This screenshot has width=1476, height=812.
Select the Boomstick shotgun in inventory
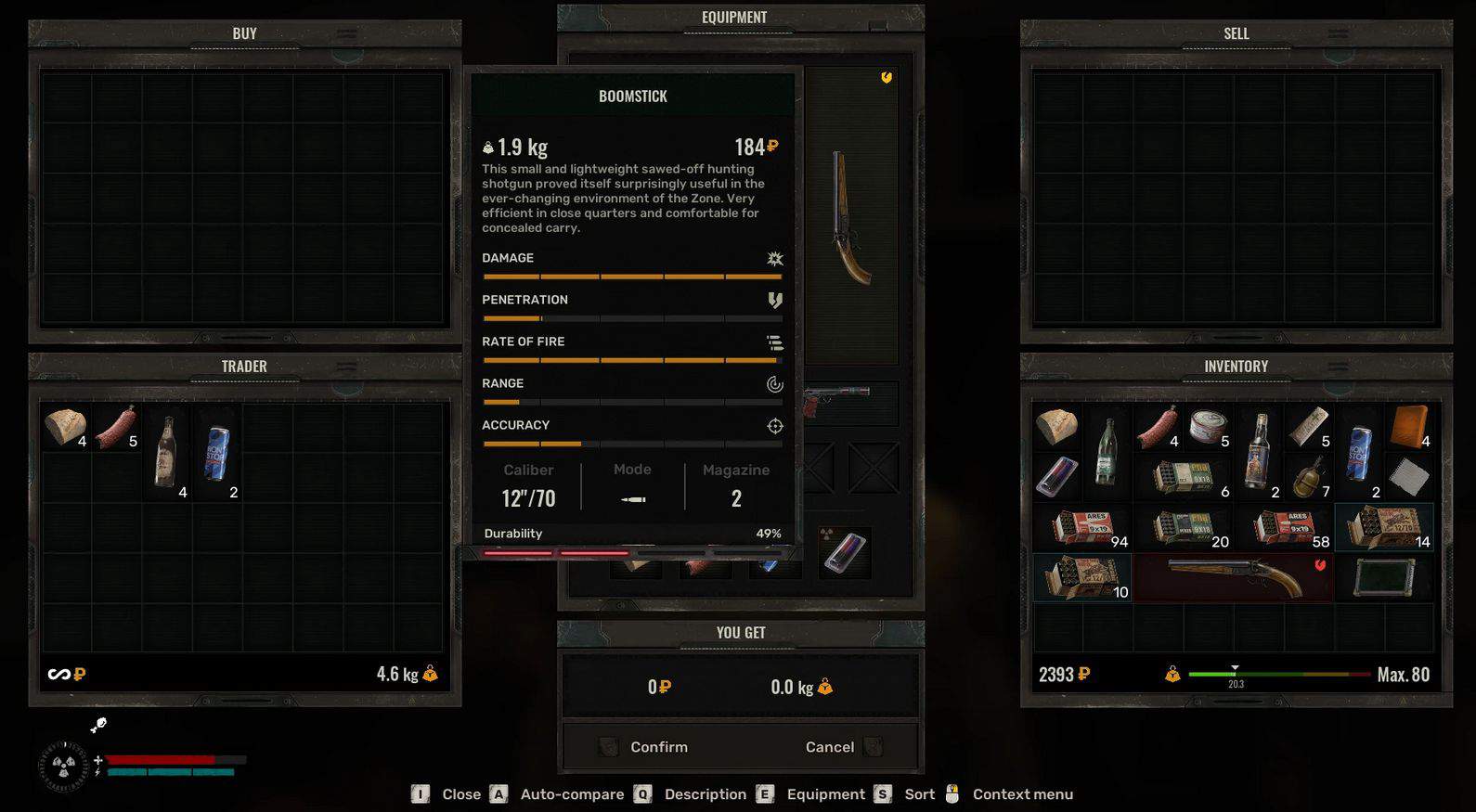click(x=1234, y=577)
